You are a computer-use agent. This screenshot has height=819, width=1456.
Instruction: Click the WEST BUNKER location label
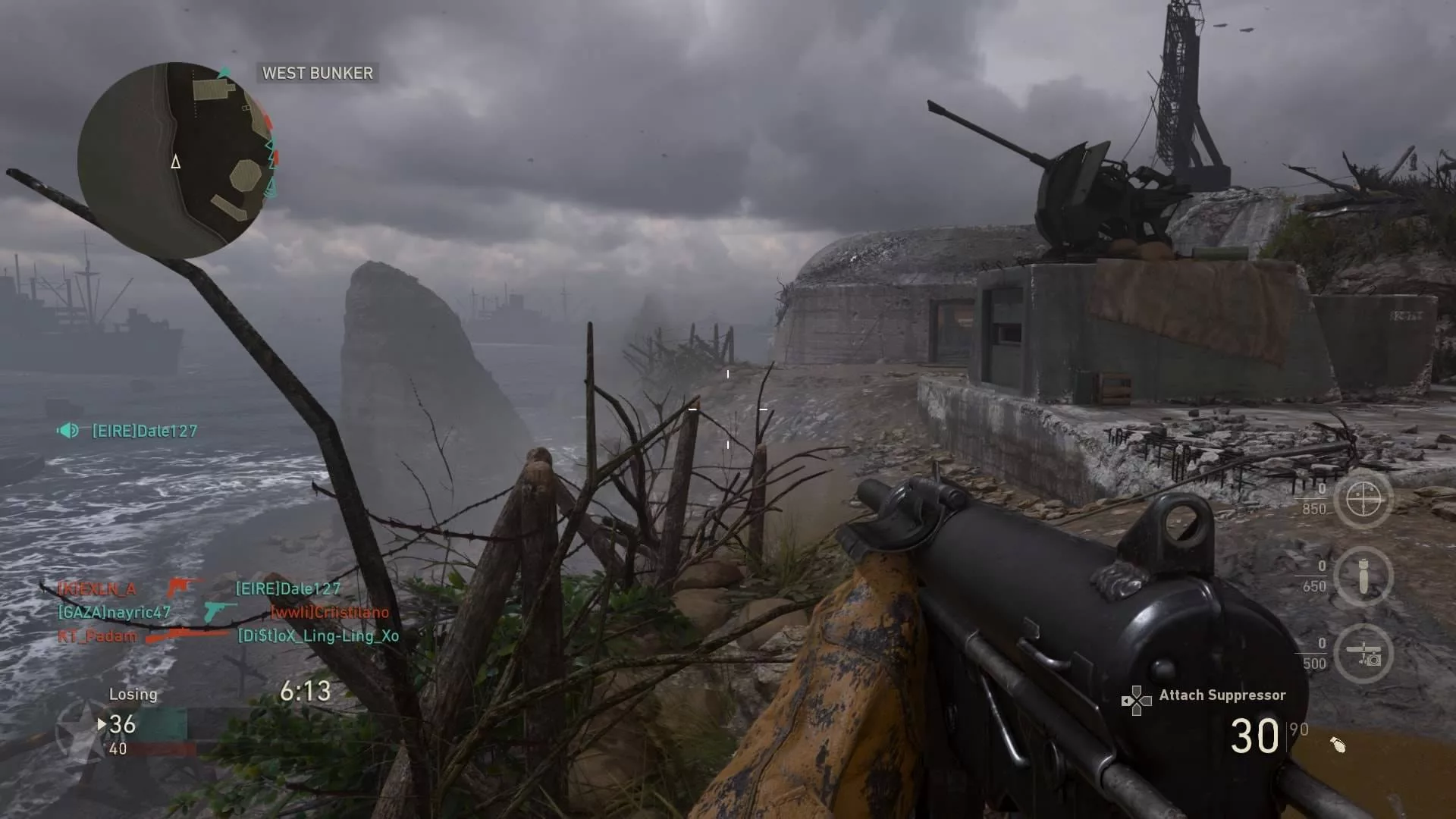317,73
